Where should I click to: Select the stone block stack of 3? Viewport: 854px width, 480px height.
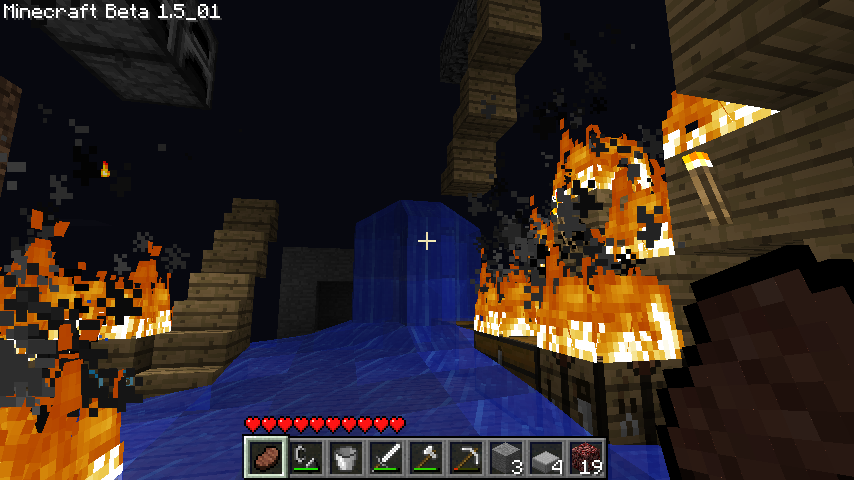point(506,456)
